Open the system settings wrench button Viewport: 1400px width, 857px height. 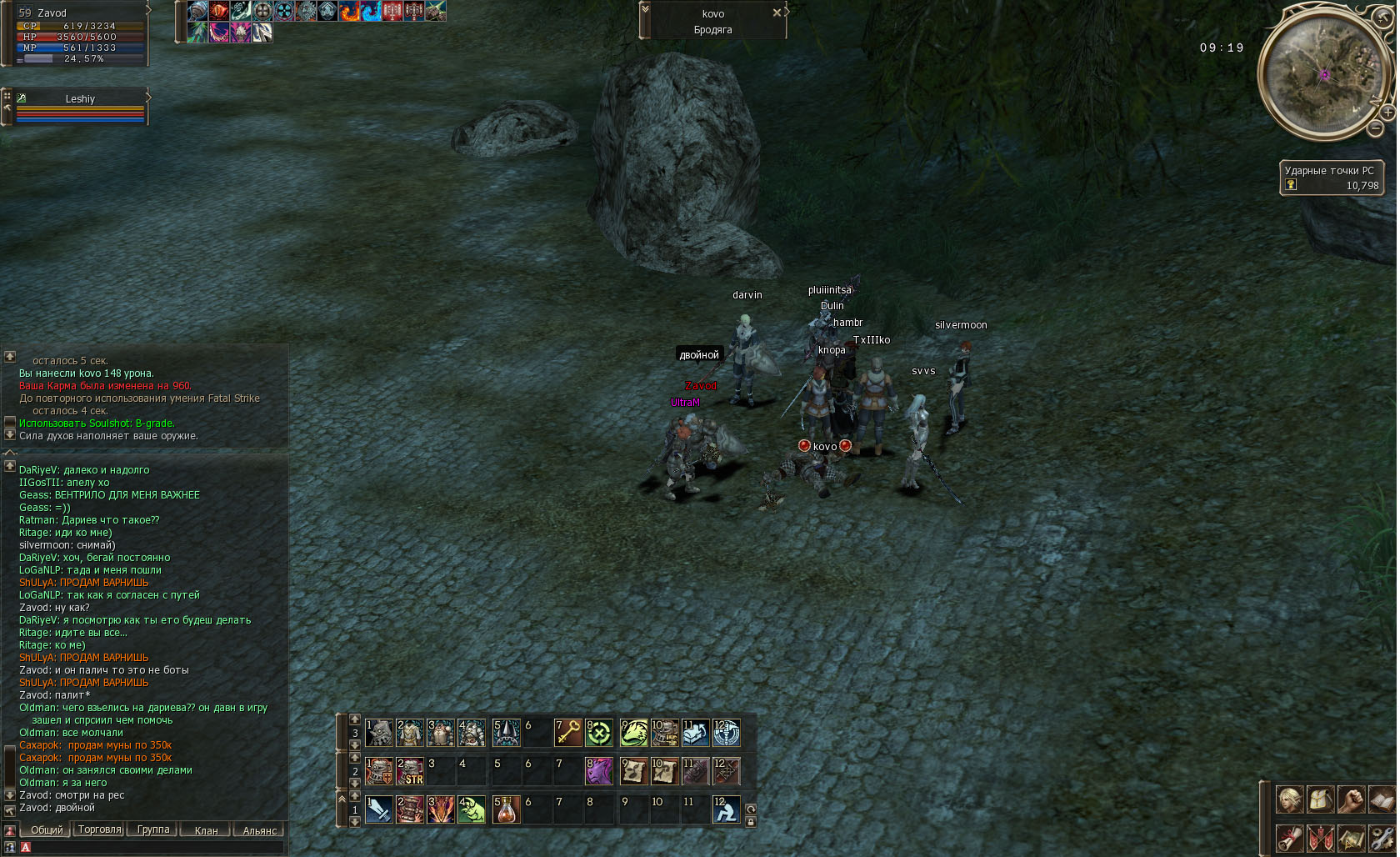(x=1382, y=838)
